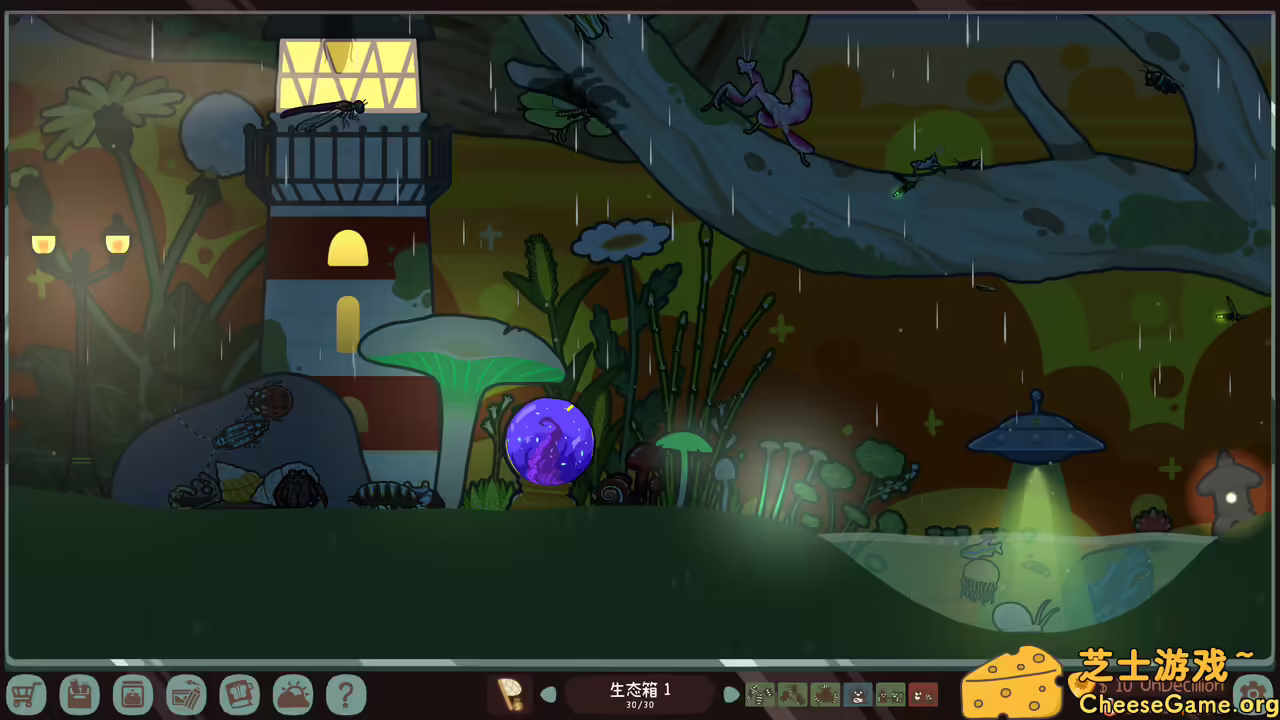Click the right arrow to switch terrariums
1280x720 pixels.
point(731,693)
